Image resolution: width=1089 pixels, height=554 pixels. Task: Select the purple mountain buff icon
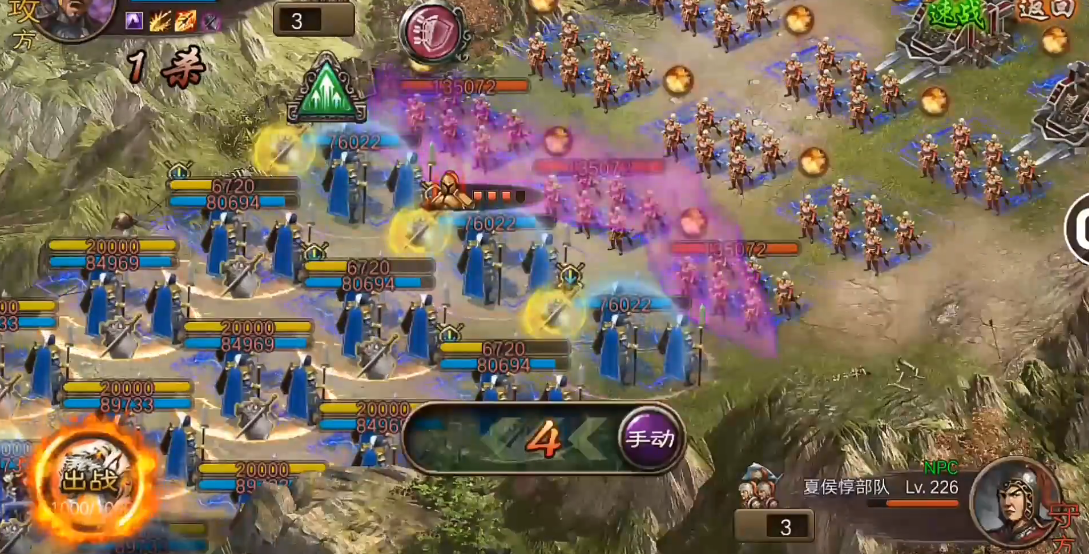tap(136, 21)
